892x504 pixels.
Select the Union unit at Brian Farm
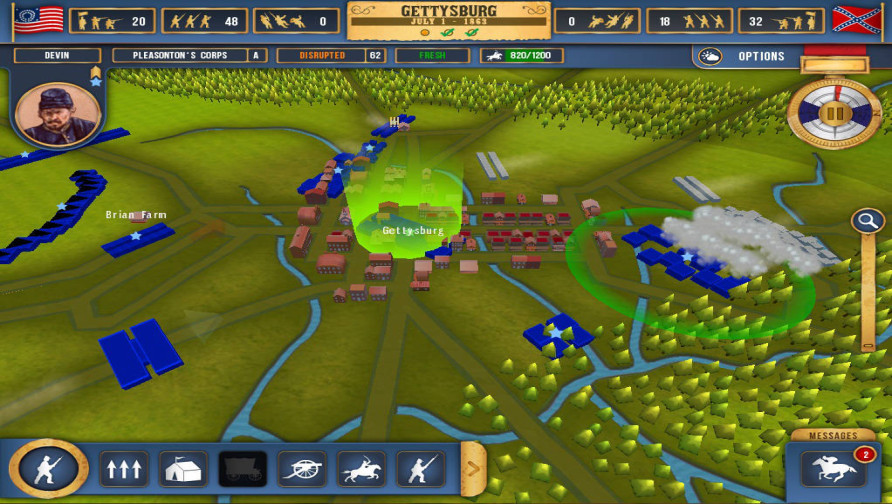click(138, 239)
